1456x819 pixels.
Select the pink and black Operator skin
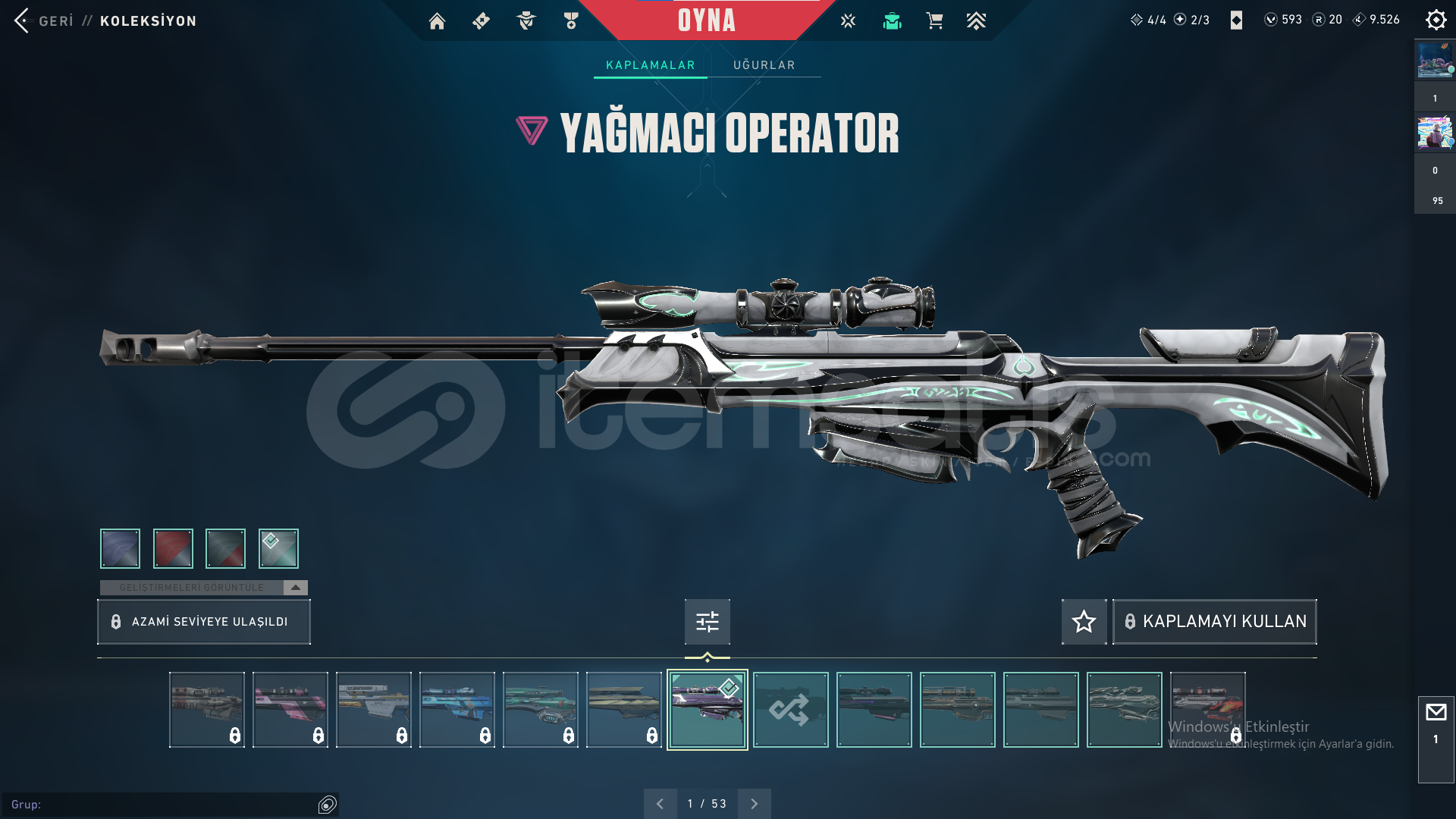(x=290, y=710)
